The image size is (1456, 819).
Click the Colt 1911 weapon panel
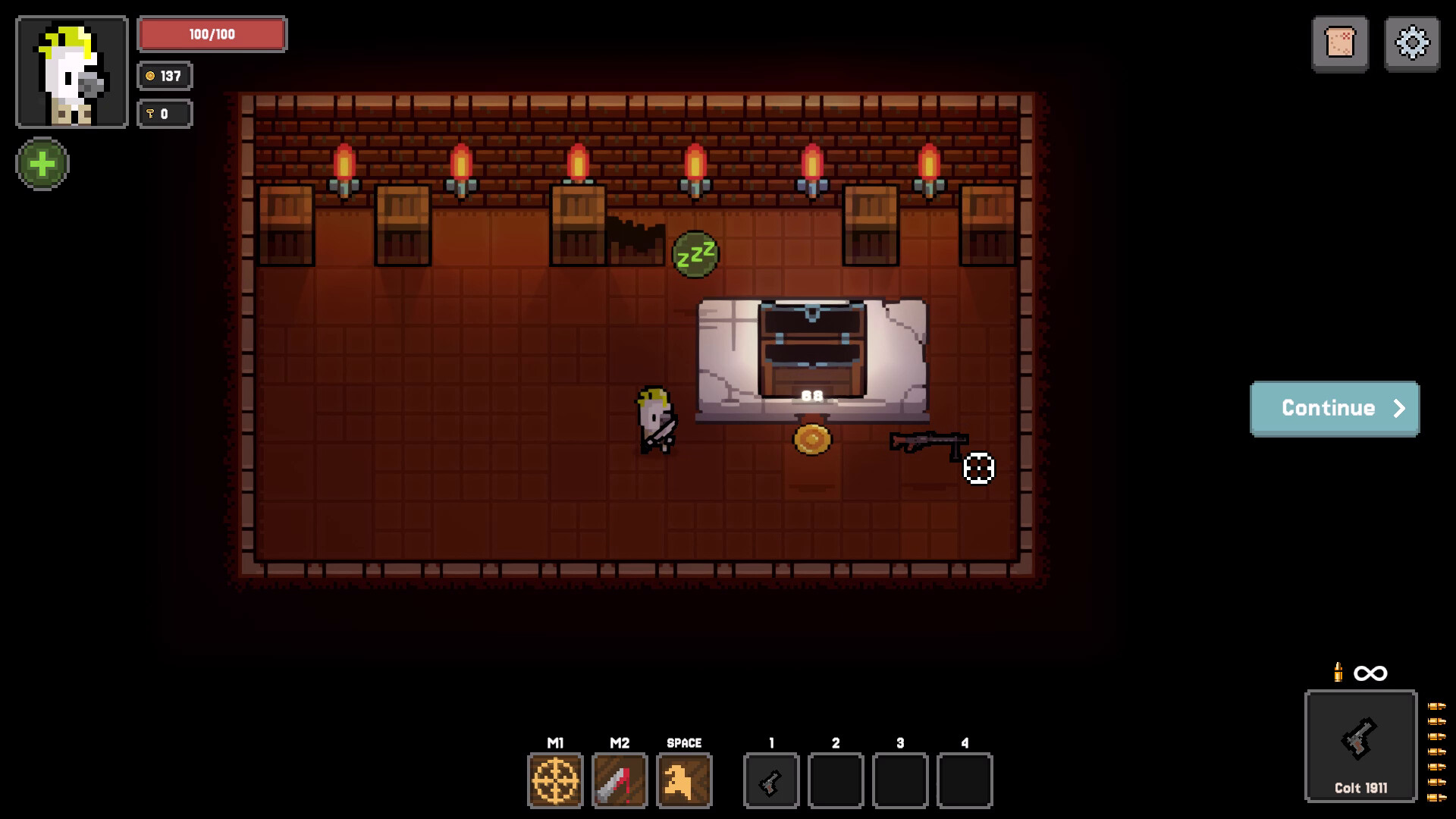[1360, 747]
